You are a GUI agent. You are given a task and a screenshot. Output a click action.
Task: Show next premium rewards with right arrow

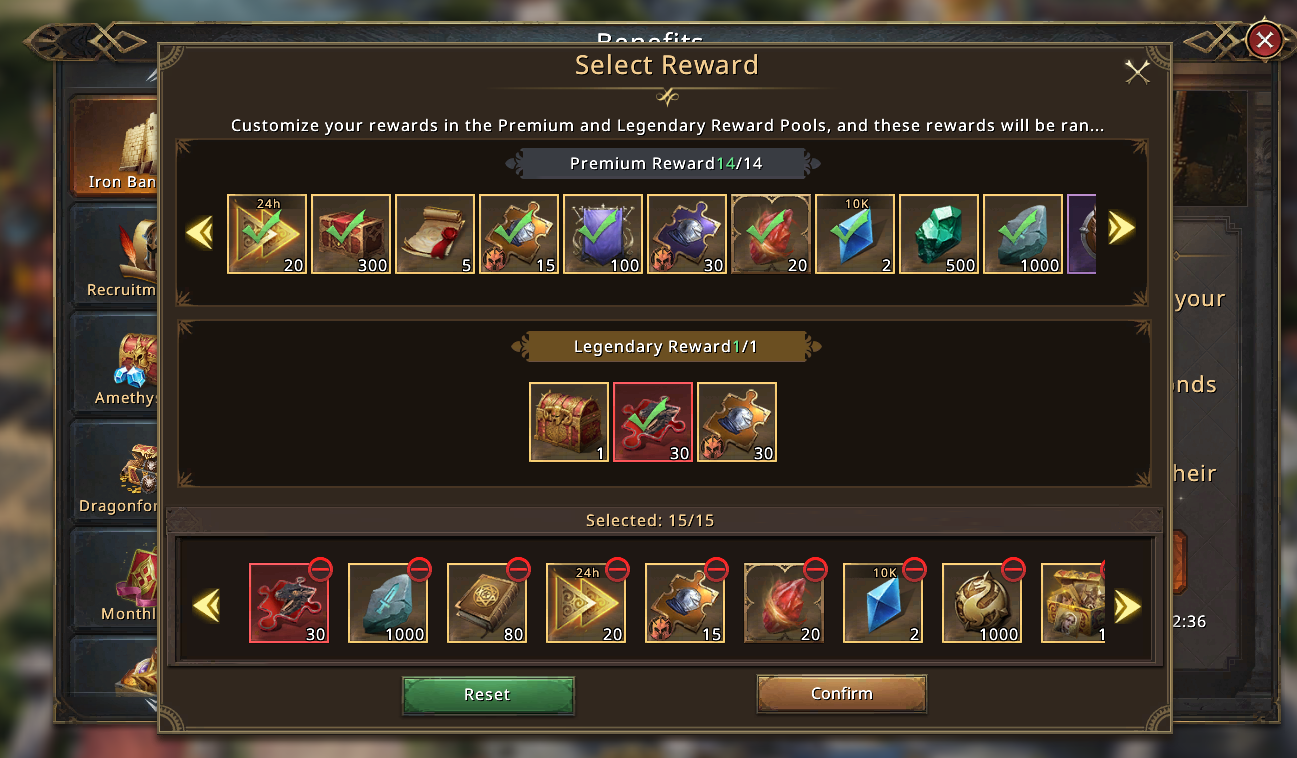point(1121,229)
